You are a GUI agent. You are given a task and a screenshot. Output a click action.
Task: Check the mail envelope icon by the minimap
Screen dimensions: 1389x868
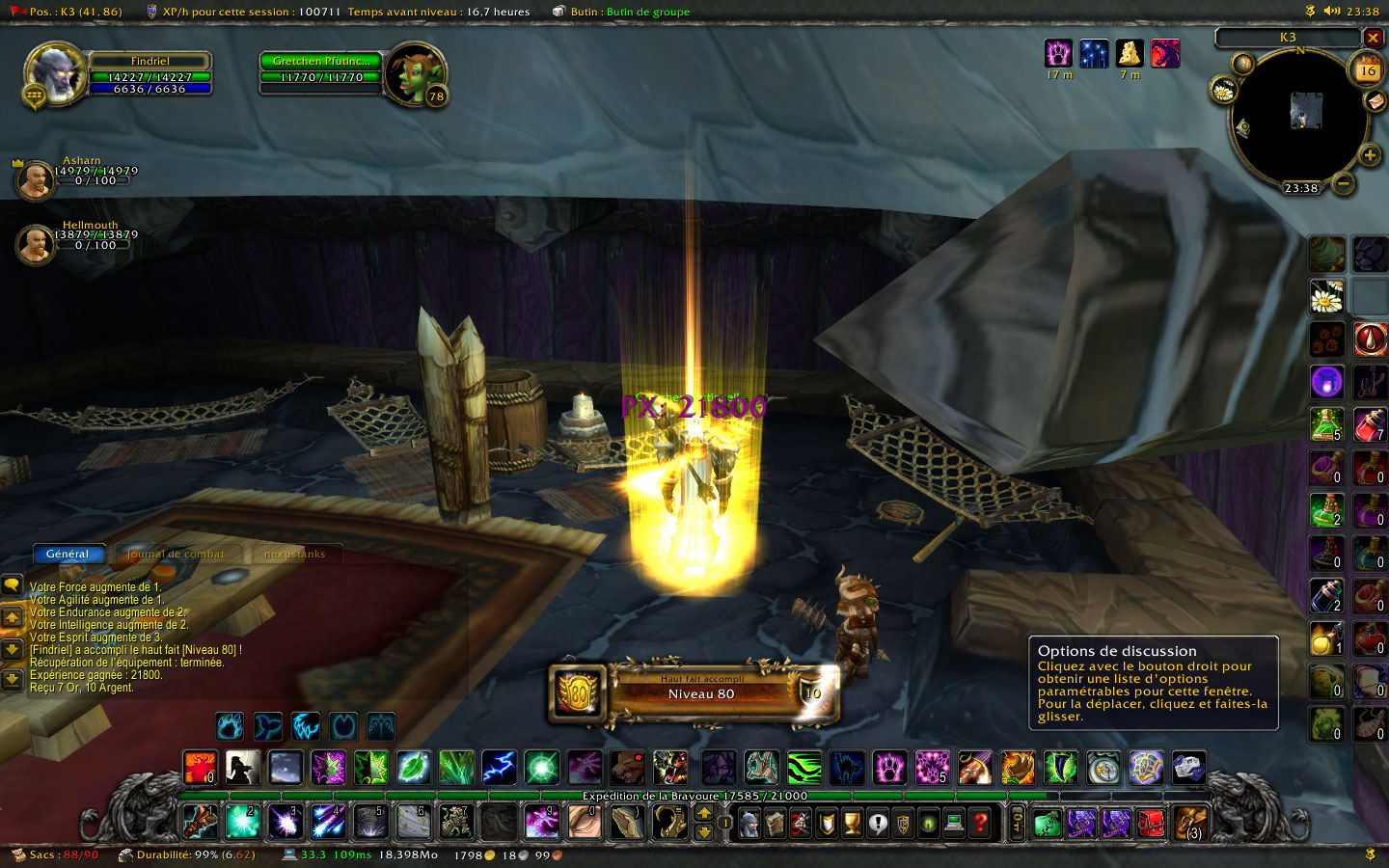tap(1375, 101)
